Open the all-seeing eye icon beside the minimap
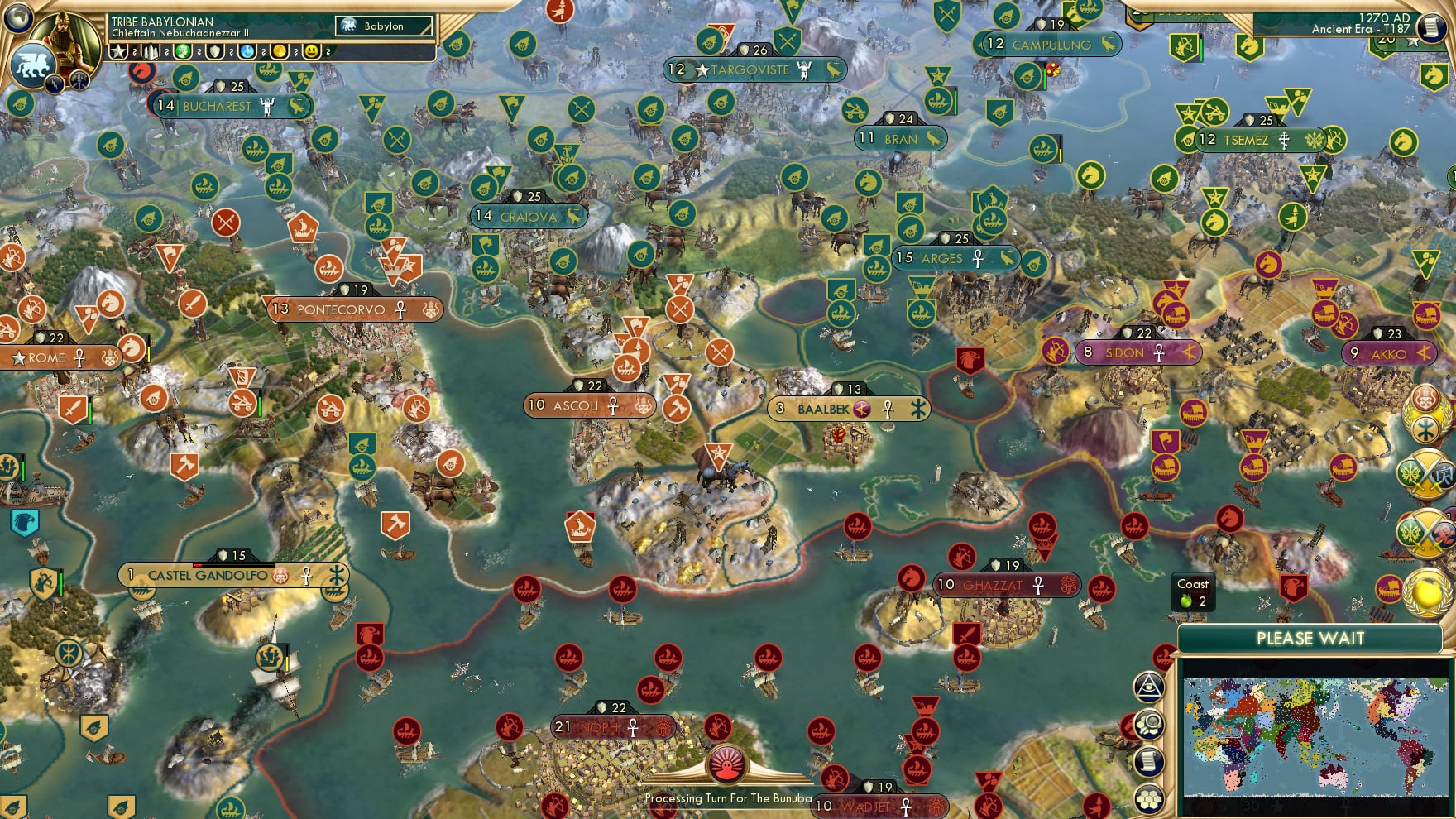Image resolution: width=1456 pixels, height=819 pixels. point(1148,684)
